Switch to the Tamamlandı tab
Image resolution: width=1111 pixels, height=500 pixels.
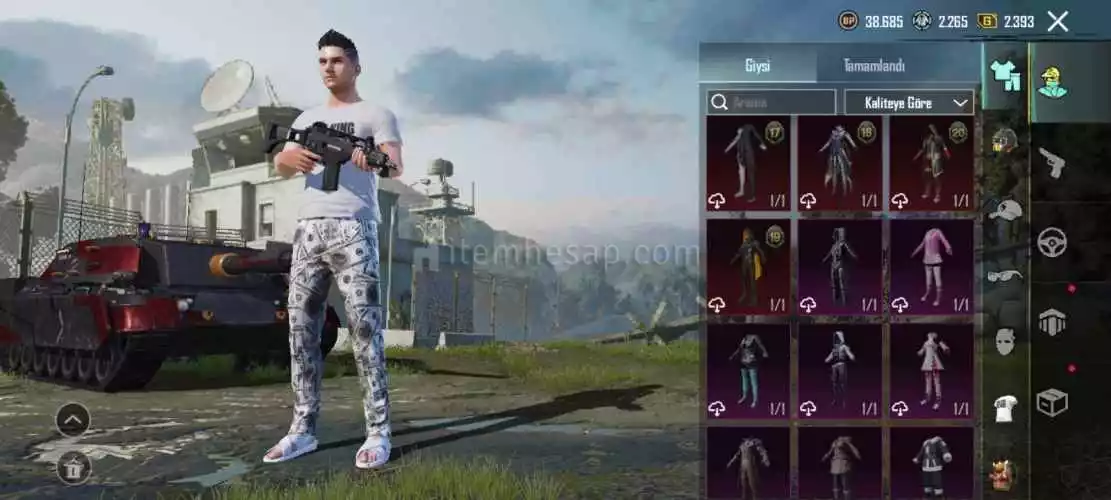coord(873,66)
